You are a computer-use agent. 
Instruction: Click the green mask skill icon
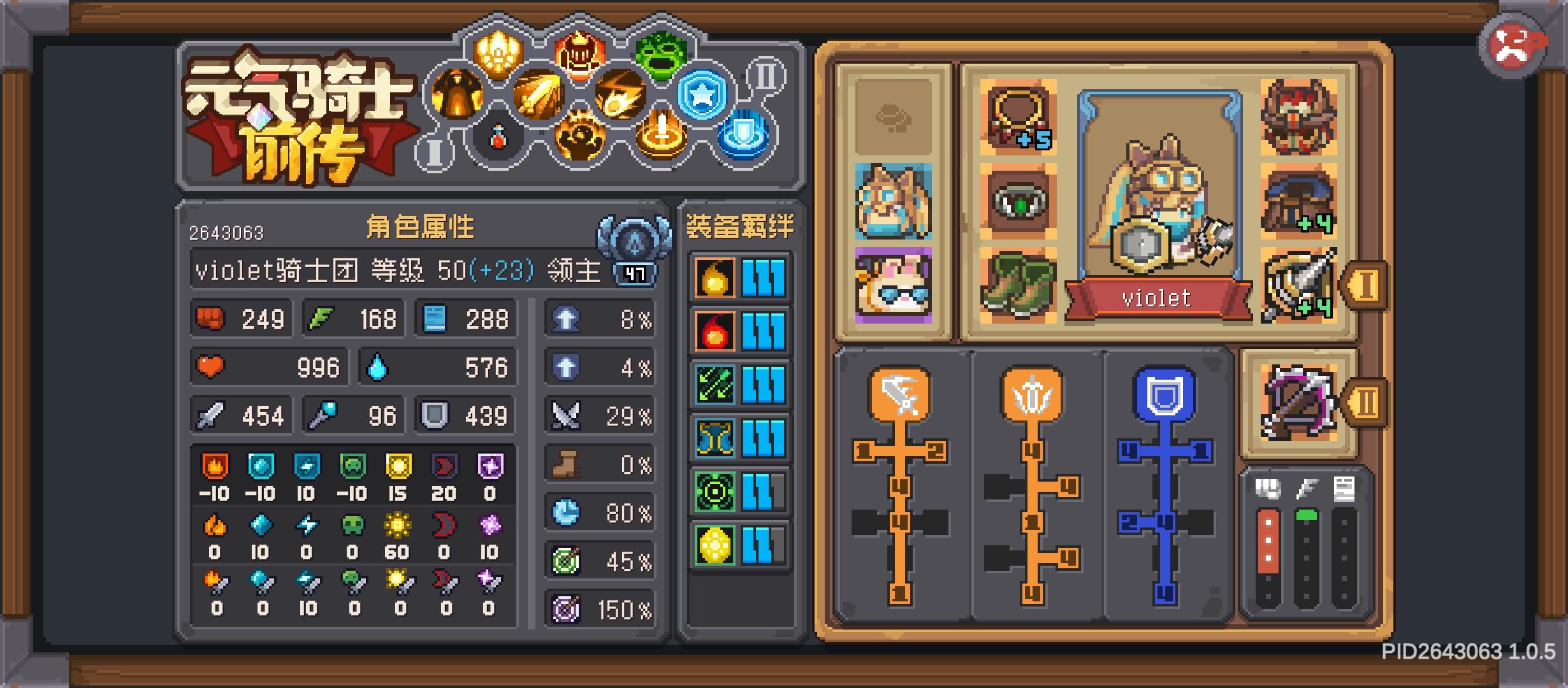660,56
